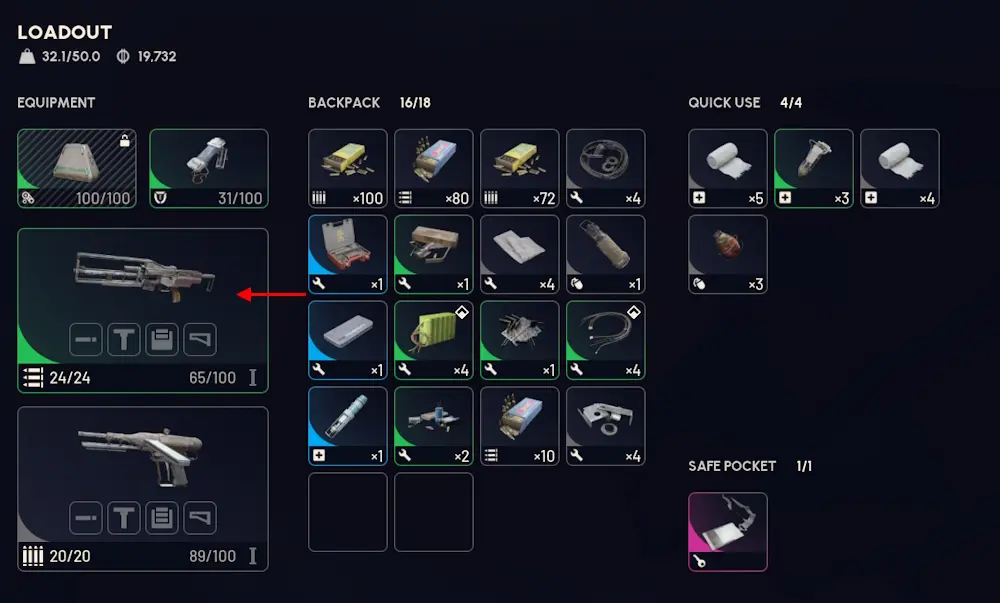This screenshot has height=603, width=1000.
Task: Select the blue ammo box stack of 10
Action: click(519, 426)
